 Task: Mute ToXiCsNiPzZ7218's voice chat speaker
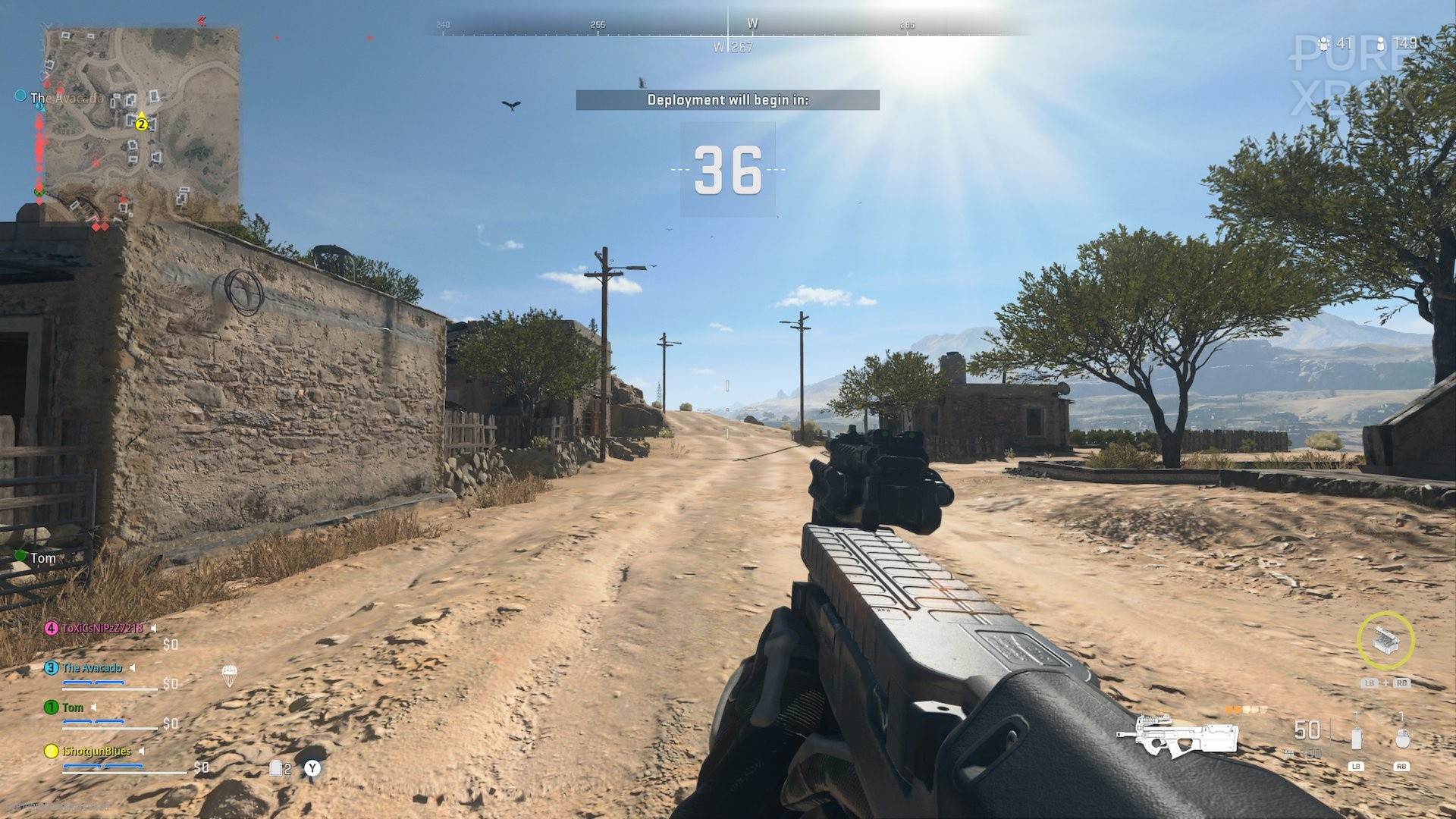[152, 629]
